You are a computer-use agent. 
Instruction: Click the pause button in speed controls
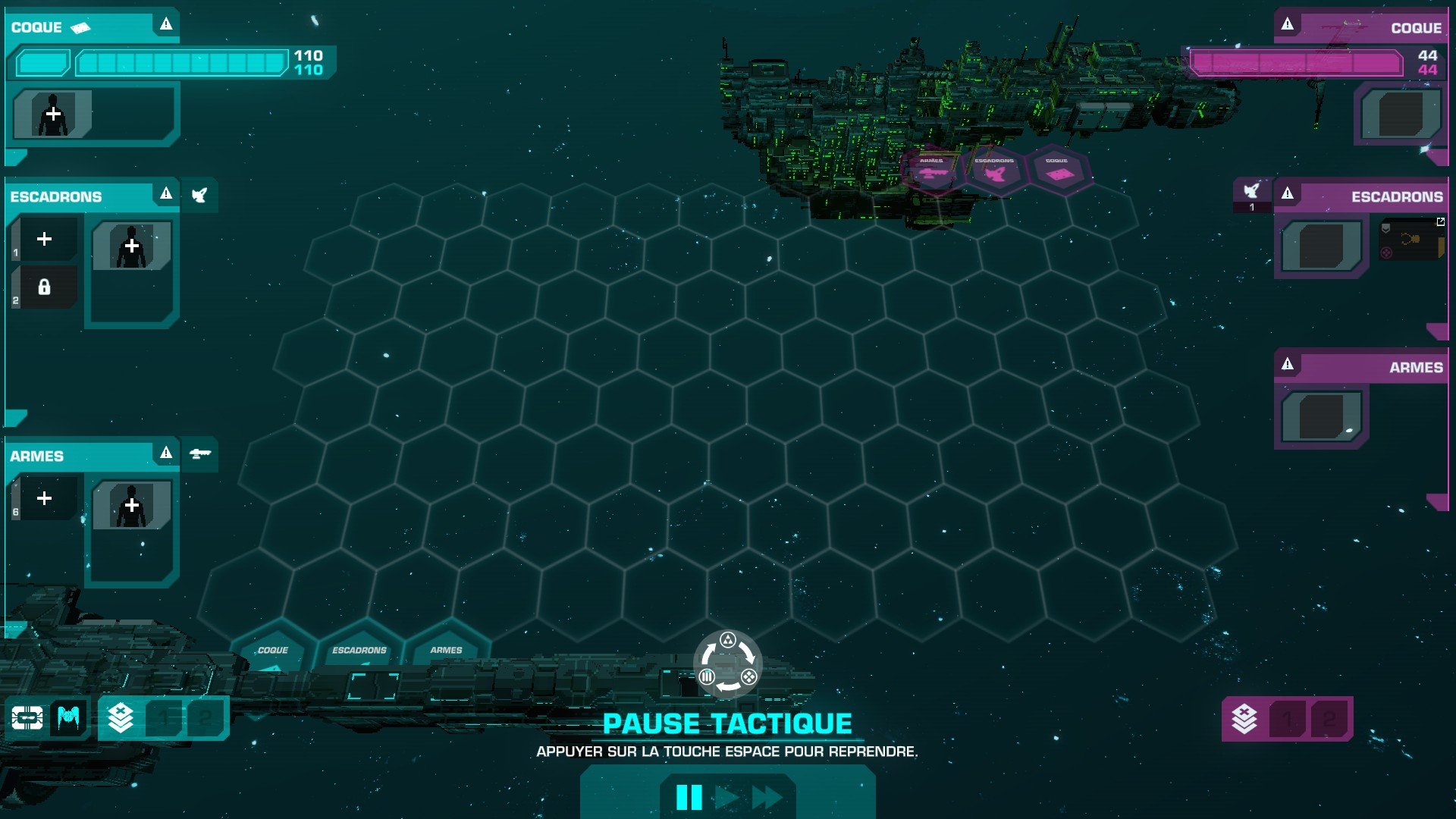689,797
